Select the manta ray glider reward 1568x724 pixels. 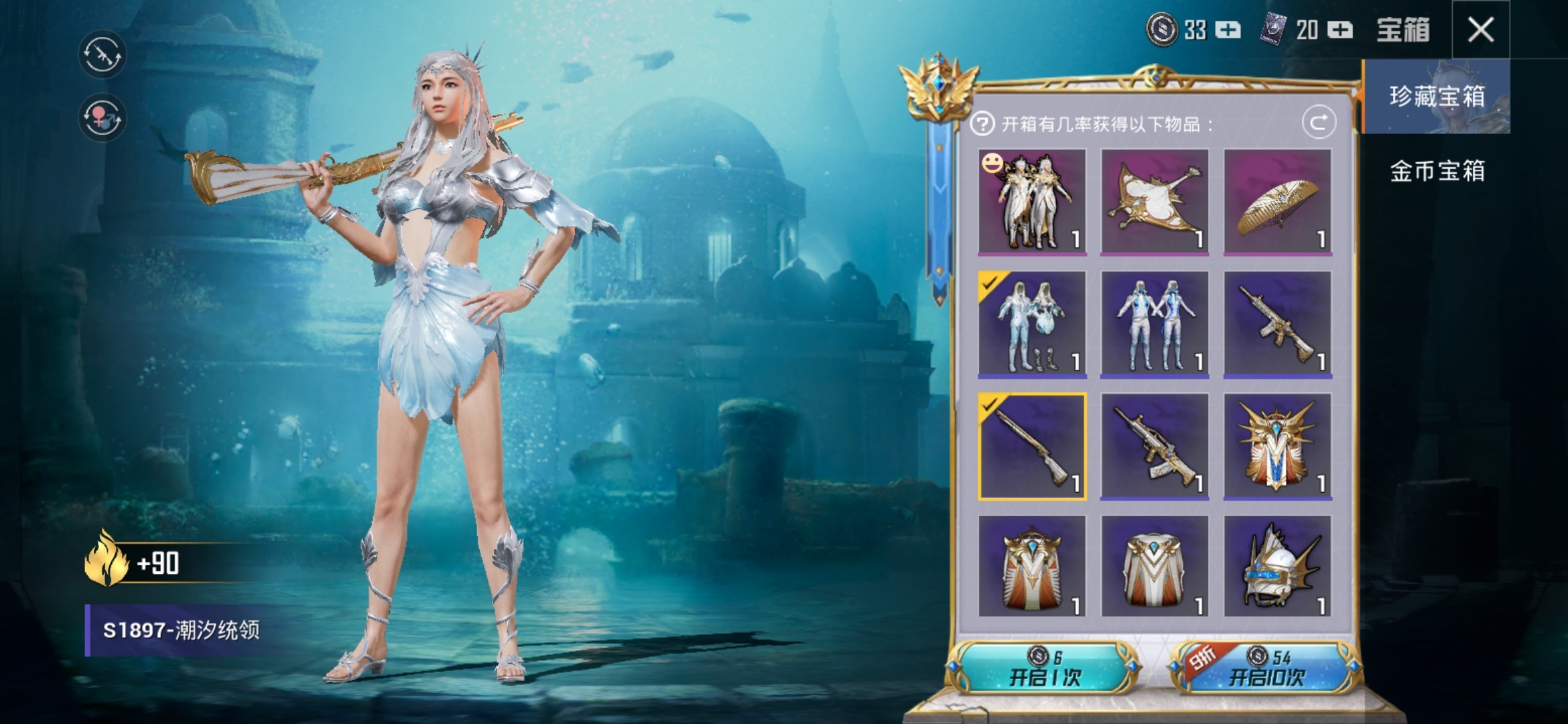[x=1155, y=201]
